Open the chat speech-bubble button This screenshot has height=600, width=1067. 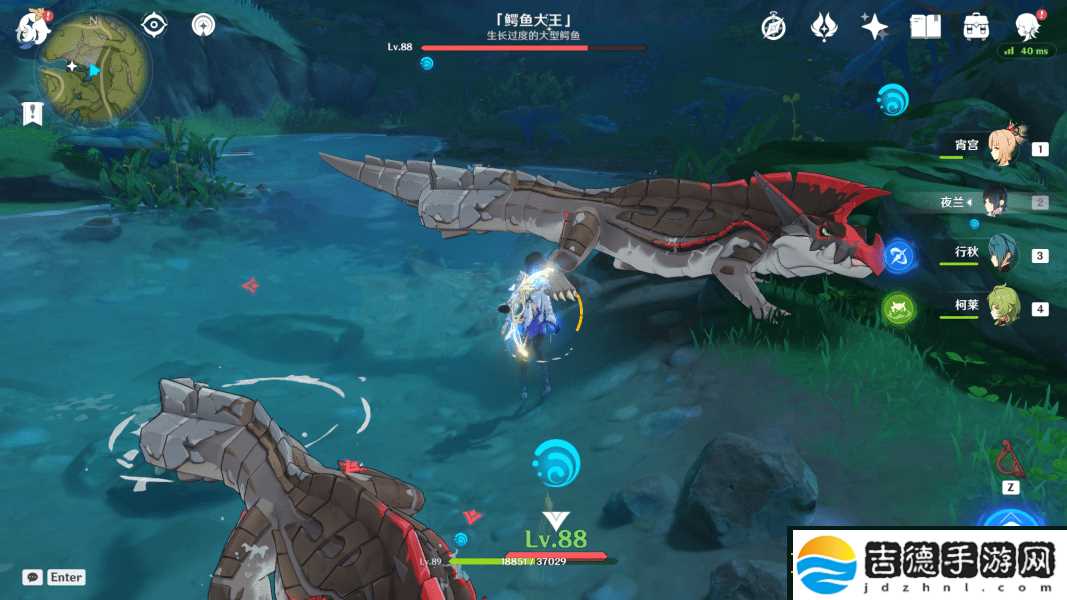click(33, 577)
